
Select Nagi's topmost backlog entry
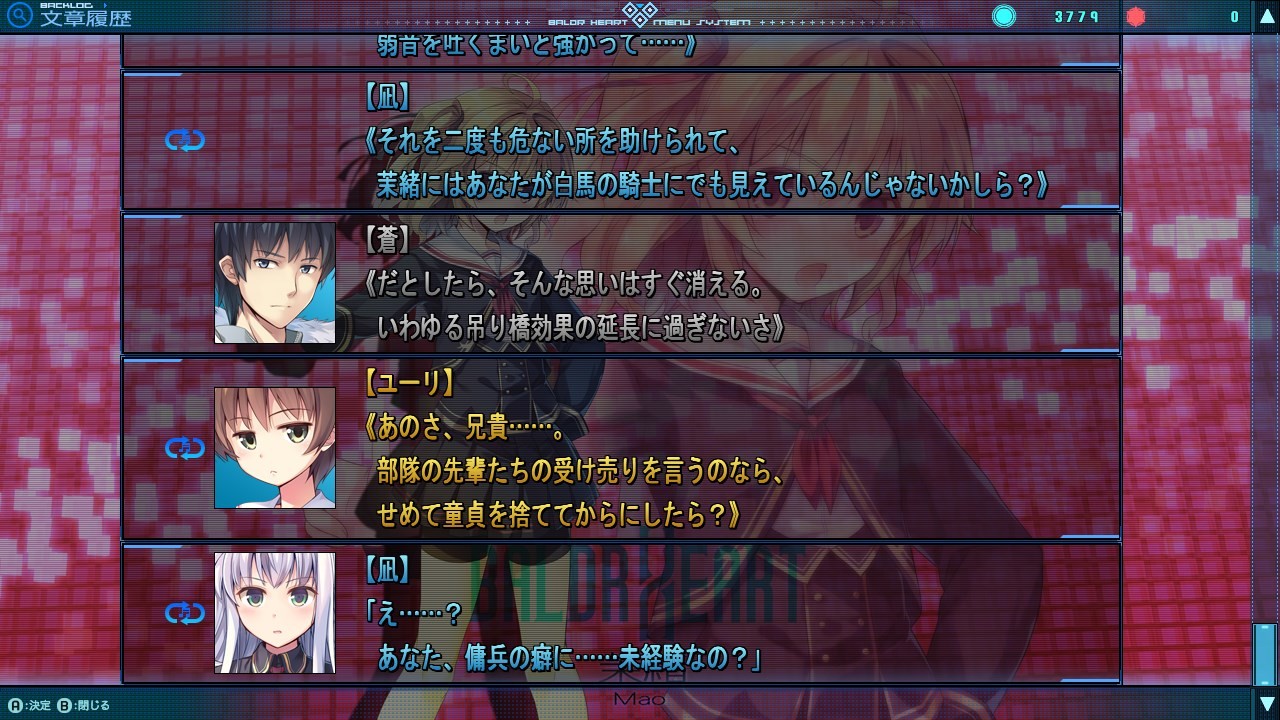[650, 140]
